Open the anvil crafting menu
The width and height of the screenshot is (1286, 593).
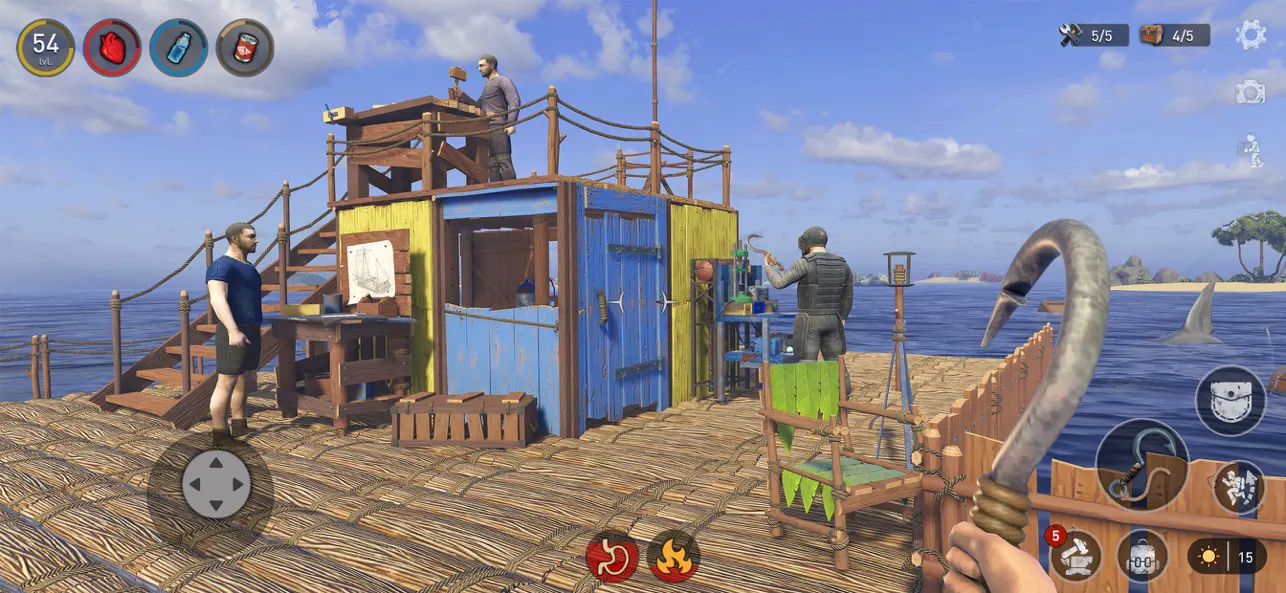coord(1076,555)
